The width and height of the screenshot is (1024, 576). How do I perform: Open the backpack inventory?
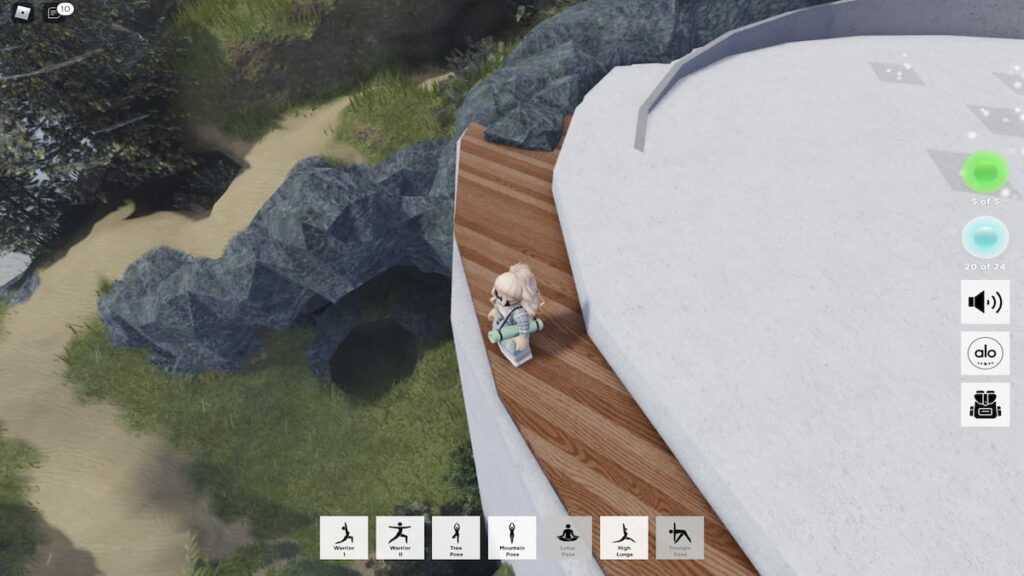tap(985, 404)
